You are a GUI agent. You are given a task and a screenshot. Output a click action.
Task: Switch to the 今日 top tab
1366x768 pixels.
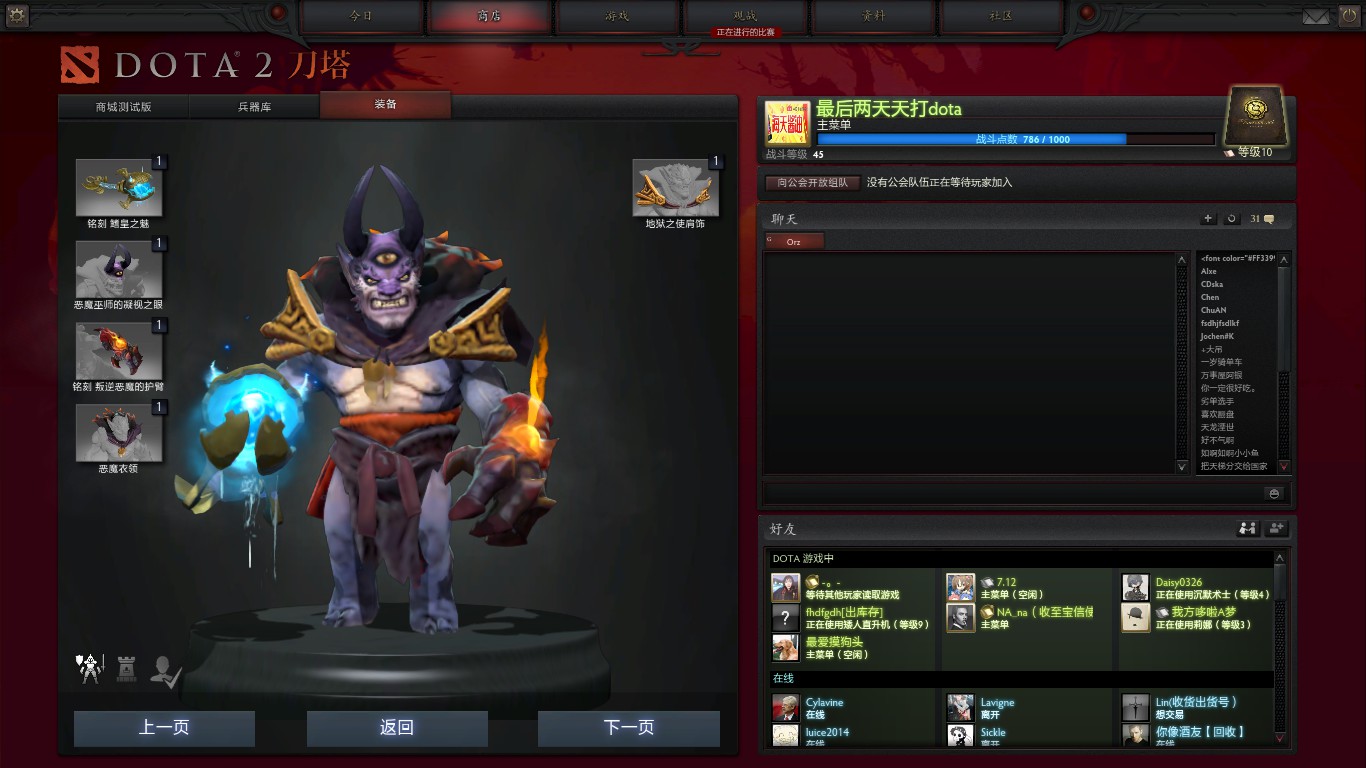tap(361, 16)
